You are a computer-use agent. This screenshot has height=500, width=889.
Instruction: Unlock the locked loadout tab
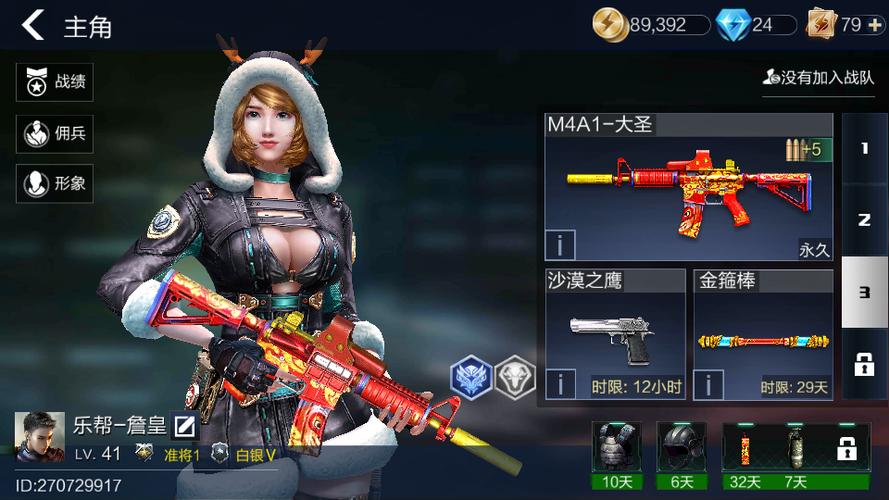point(864,364)
